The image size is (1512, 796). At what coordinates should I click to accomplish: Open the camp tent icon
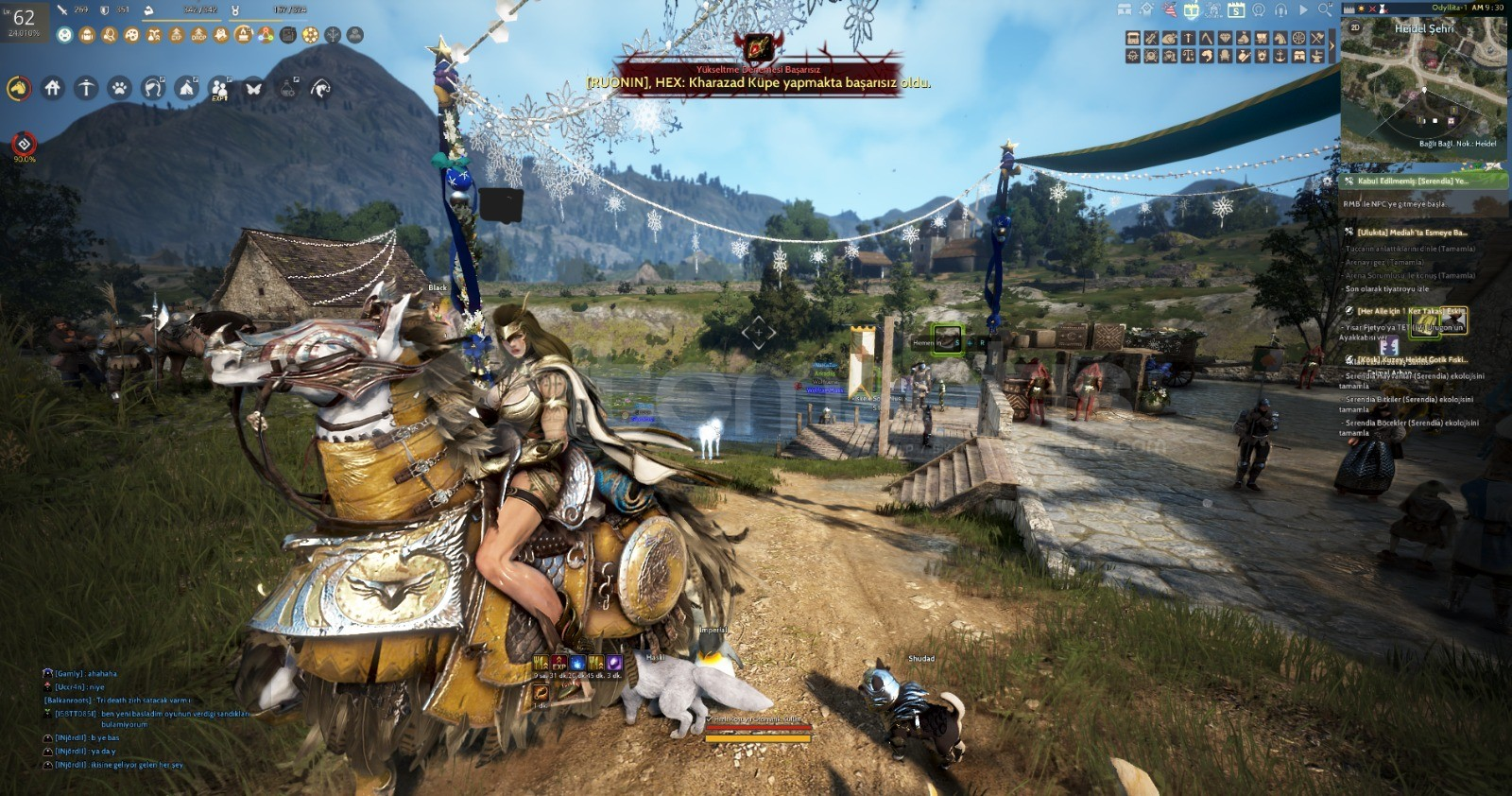tap(187, 89)
